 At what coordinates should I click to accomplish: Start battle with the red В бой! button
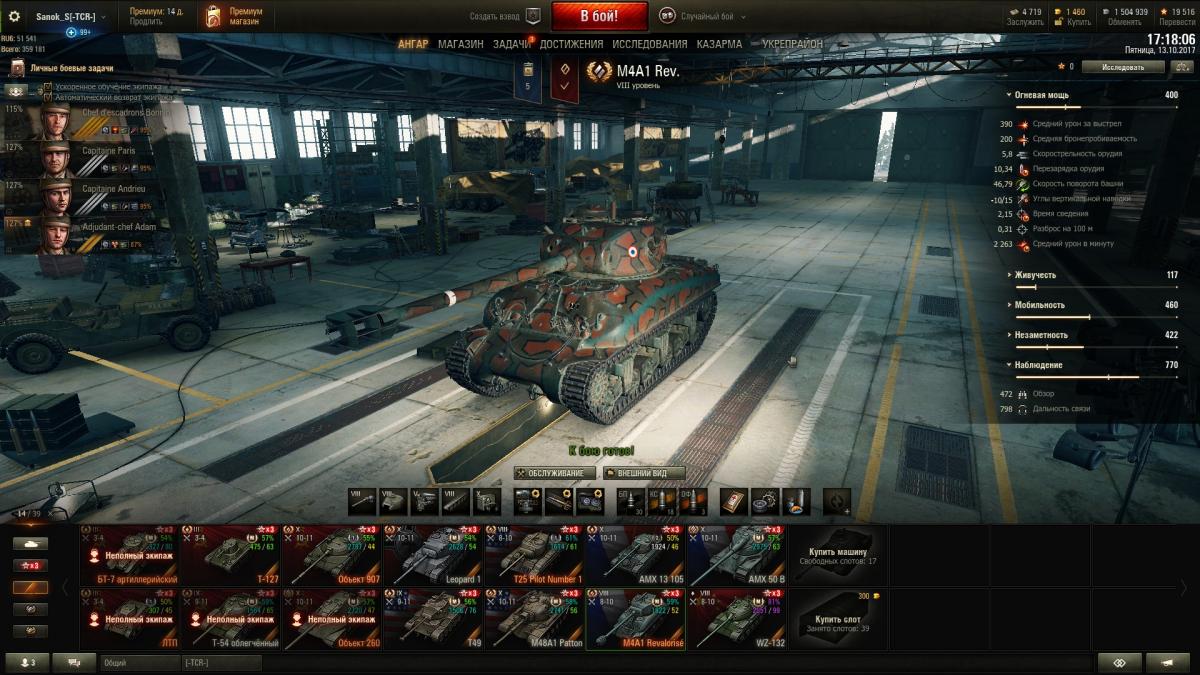599,16
